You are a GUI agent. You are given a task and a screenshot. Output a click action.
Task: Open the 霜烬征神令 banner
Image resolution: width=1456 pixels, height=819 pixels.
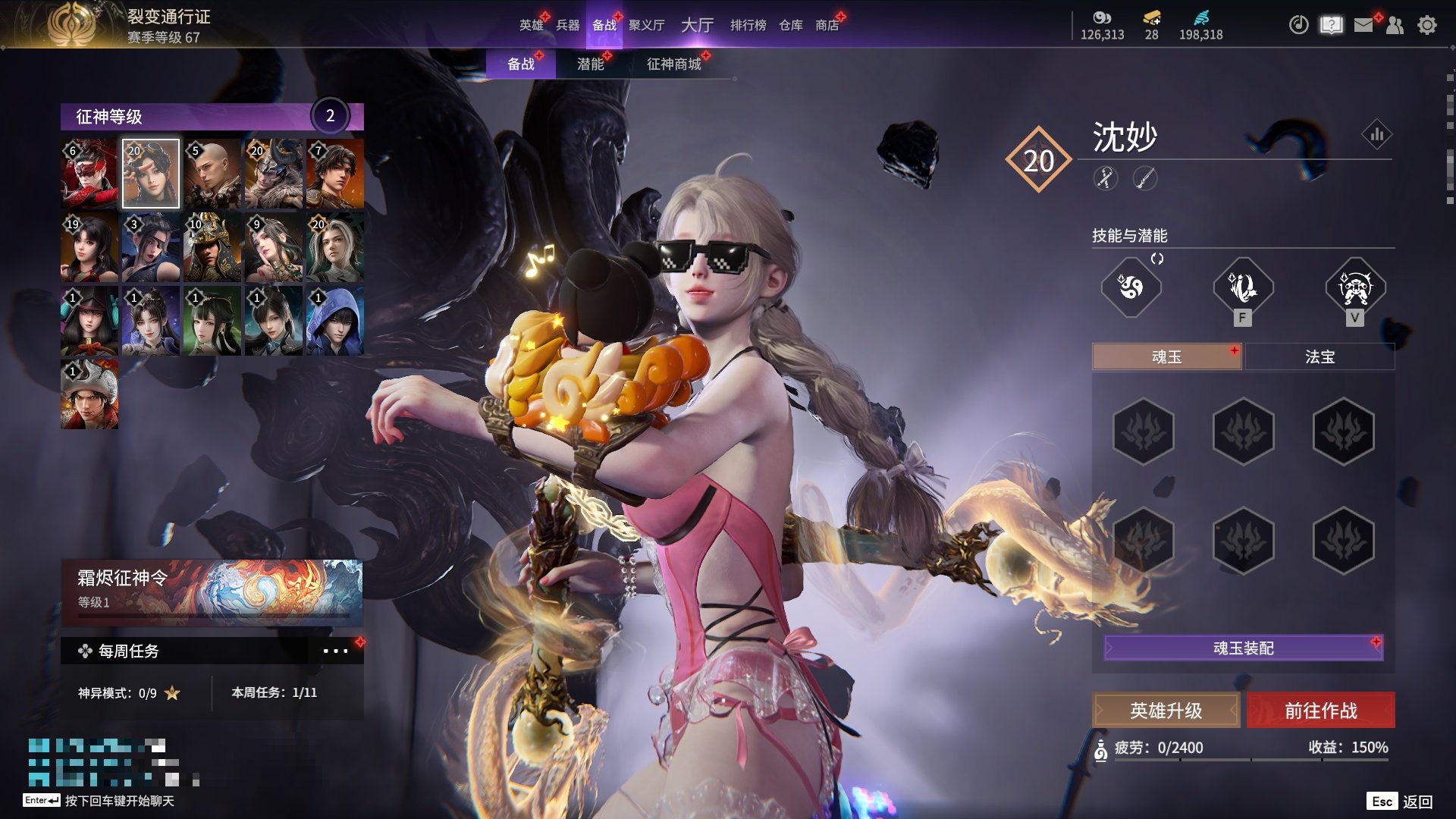tap(212, 591)
